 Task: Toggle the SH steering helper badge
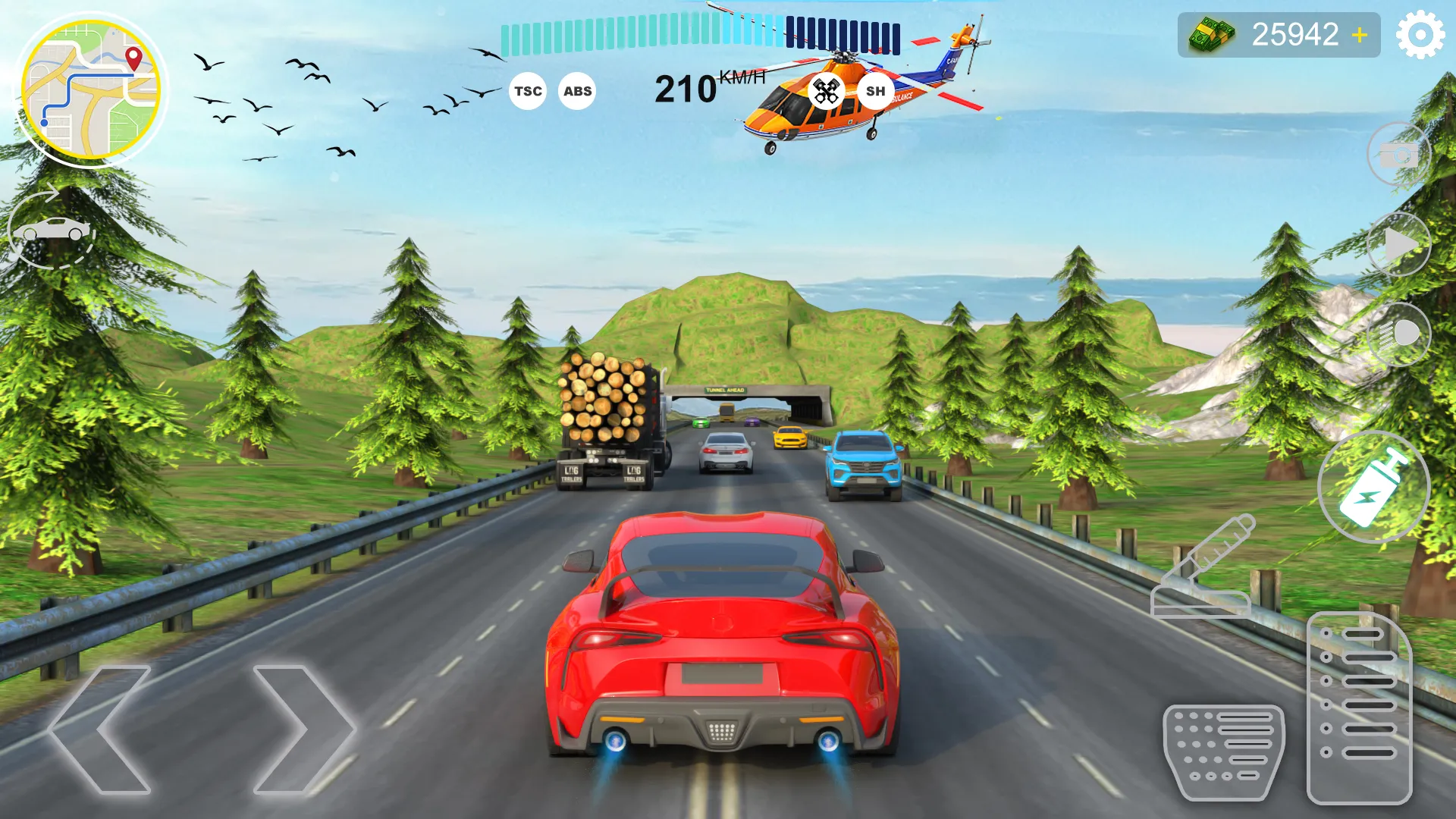click(x=876, y=90)
